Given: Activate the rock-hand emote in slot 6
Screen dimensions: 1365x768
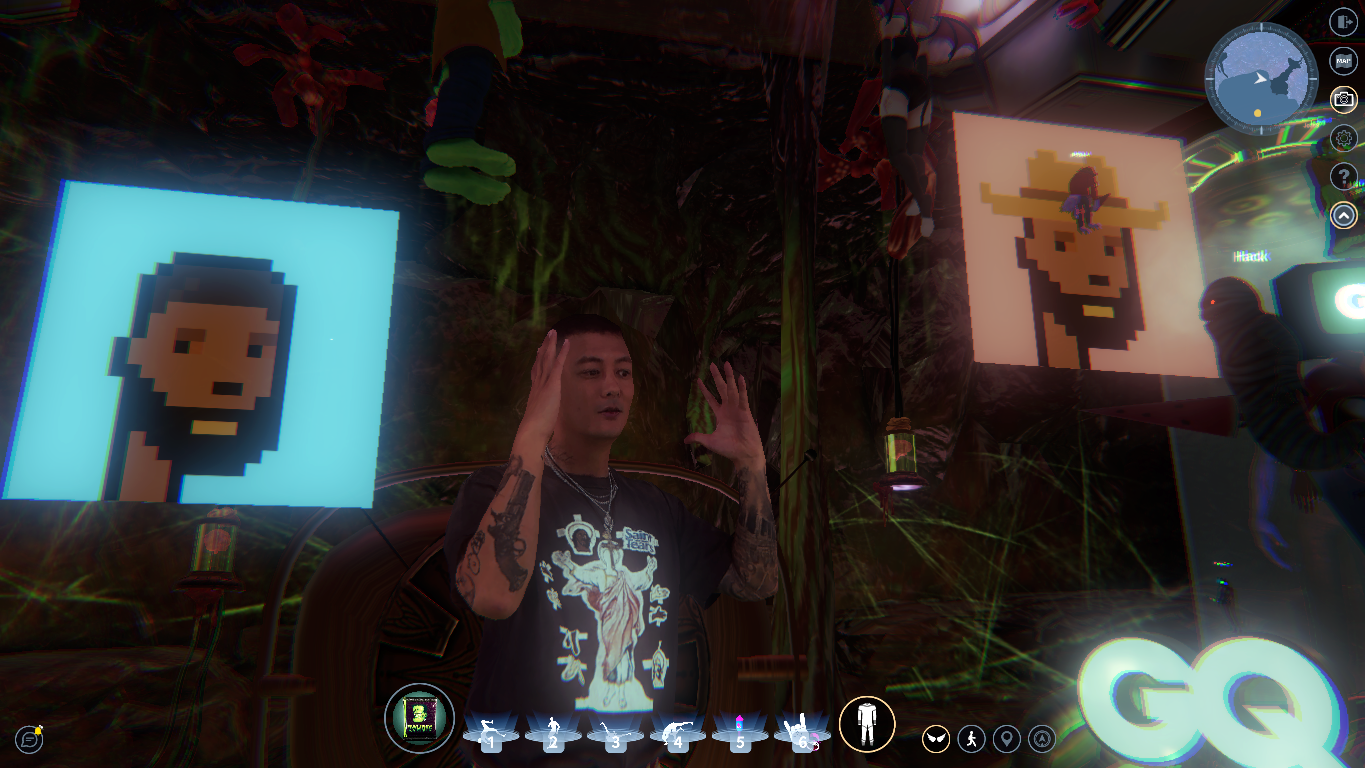Looking at the screenshot, I should point(801,733).
